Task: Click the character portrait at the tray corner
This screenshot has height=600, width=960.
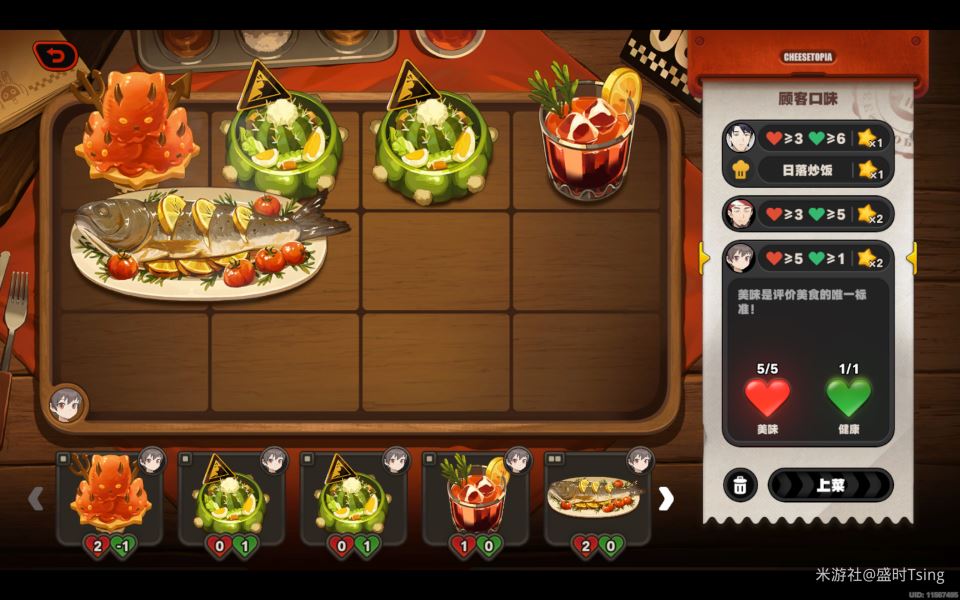Action: (x=67, y=404)
